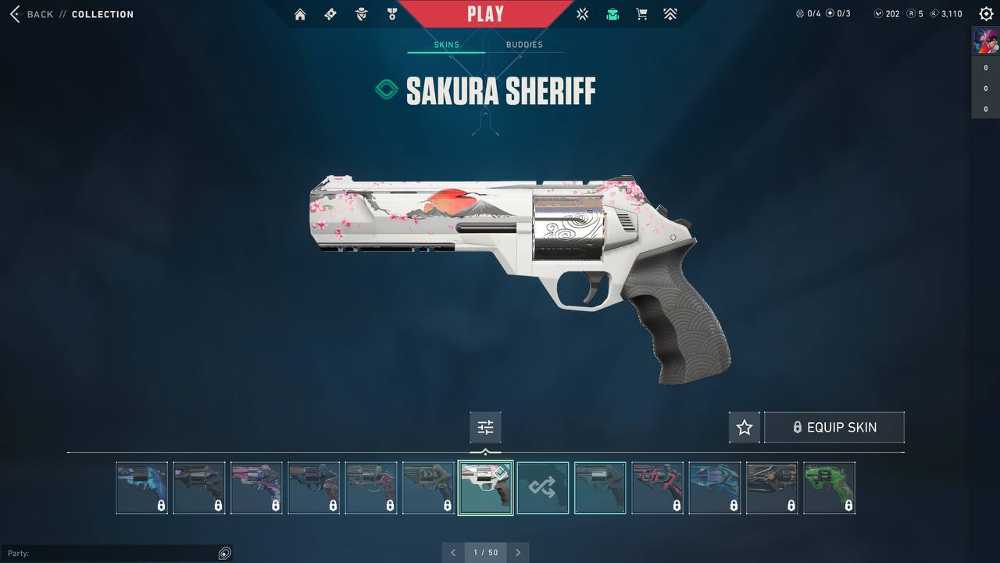Select the selected white Sakura Sheriff thumbnail
The image size is (1000, 563).
(x=486, y=488)
